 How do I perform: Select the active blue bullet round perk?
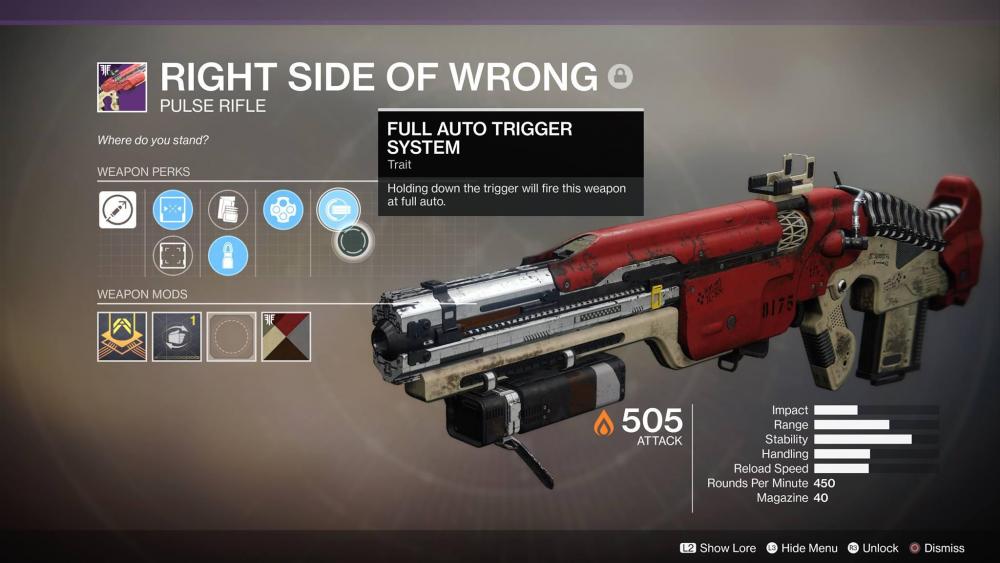[228, 255]
